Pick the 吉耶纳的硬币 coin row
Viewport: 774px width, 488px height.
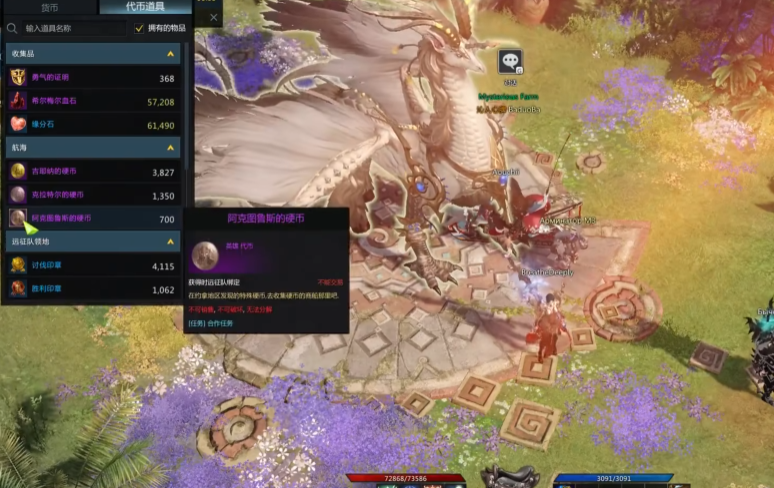90,172
